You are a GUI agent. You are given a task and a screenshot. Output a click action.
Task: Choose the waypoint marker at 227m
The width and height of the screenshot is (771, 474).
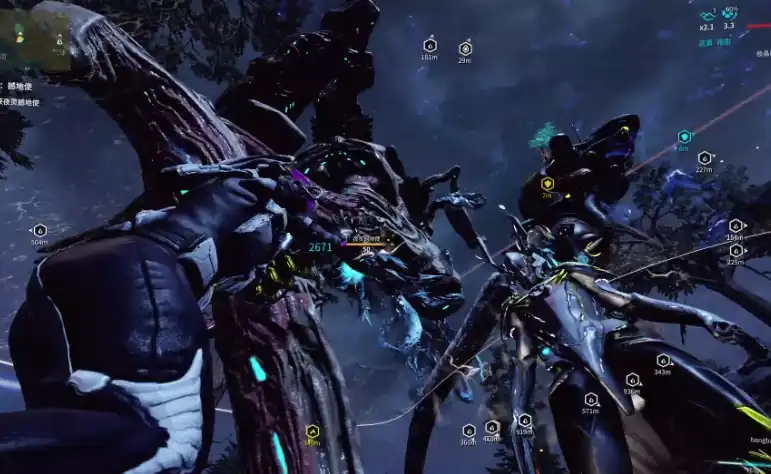(704, 158)
